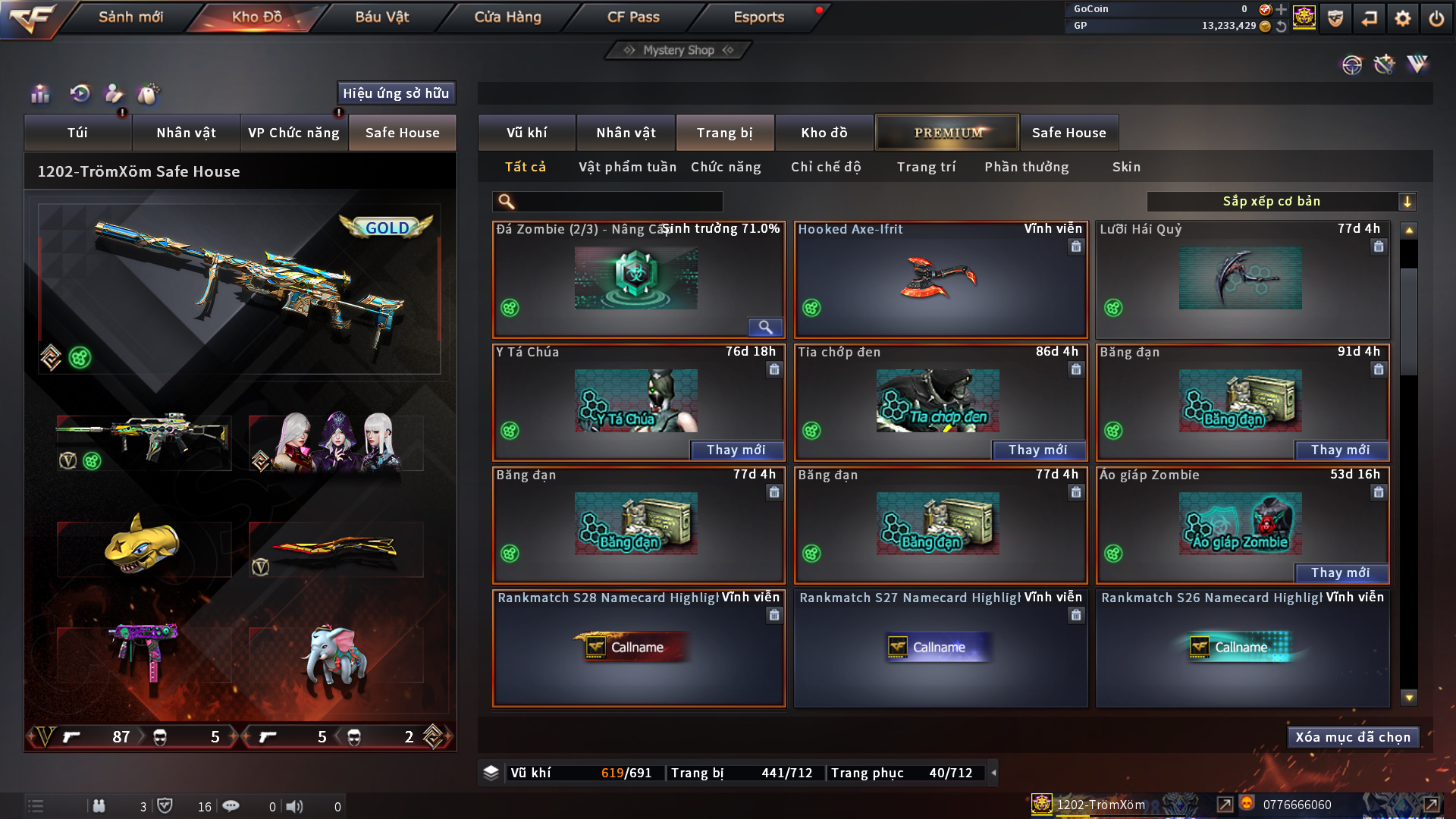The height and width of the screenshot is (819, 1456).
Task: Switch to the Túi bag tab
Action: point(77,133)
